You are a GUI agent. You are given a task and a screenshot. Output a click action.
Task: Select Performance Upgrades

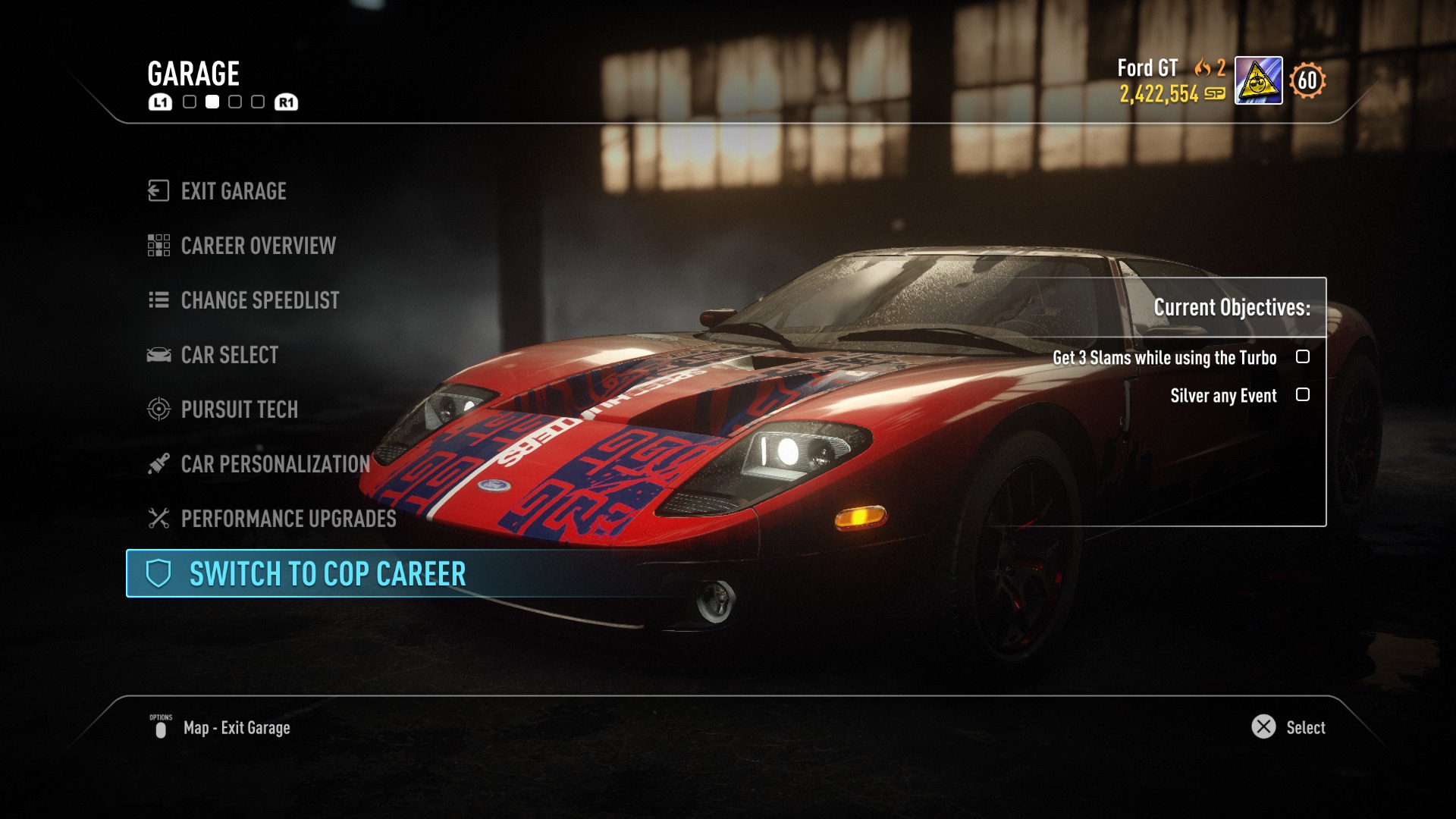(x=288, y=519)
